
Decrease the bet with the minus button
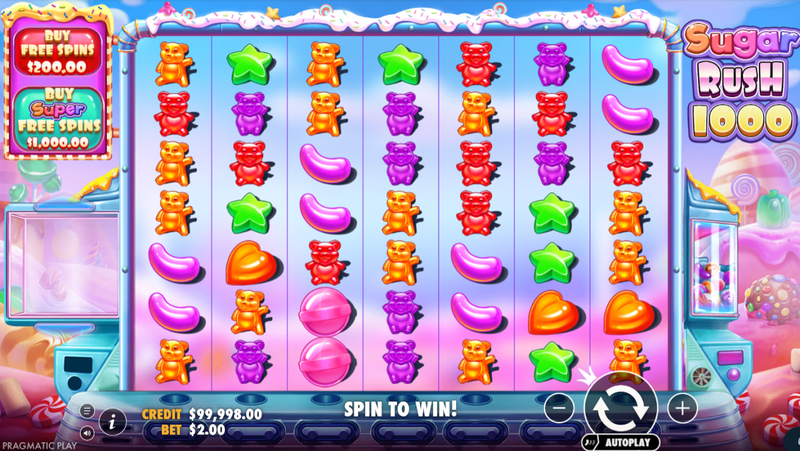coord(561,407)
